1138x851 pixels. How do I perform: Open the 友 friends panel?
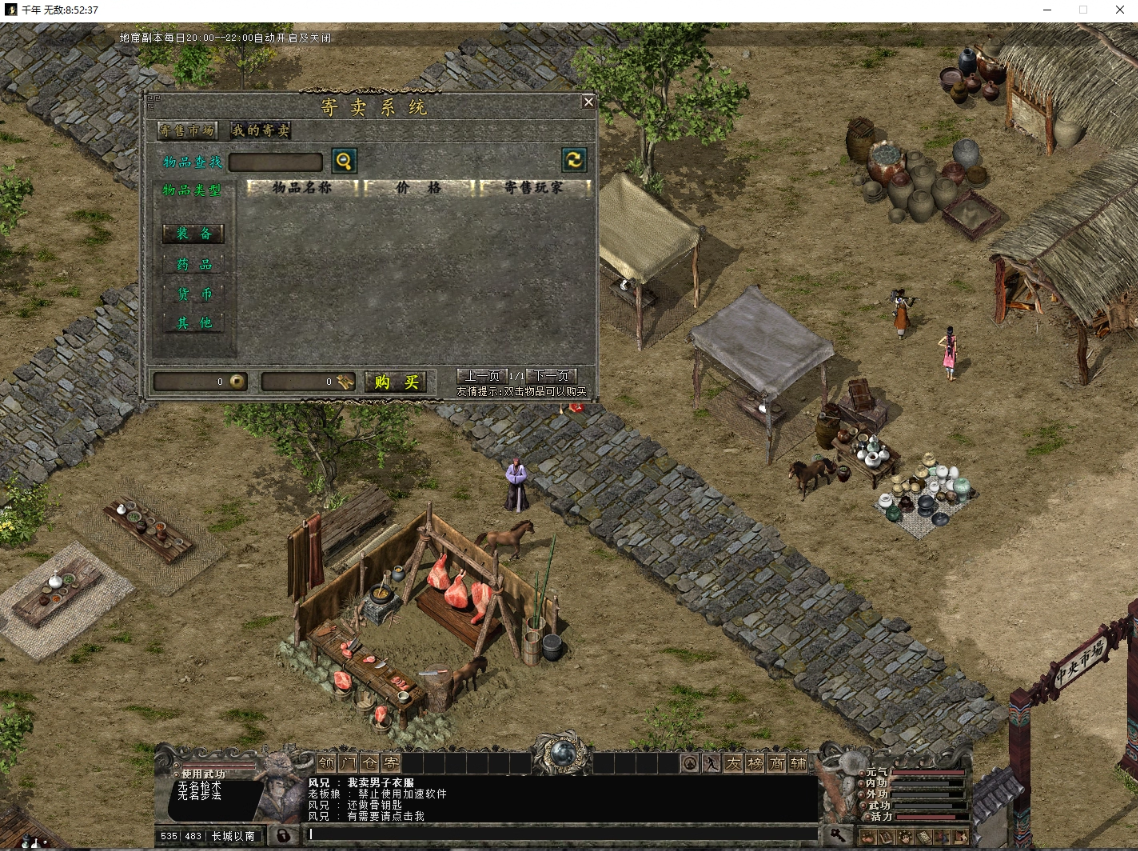click(733, 763)
